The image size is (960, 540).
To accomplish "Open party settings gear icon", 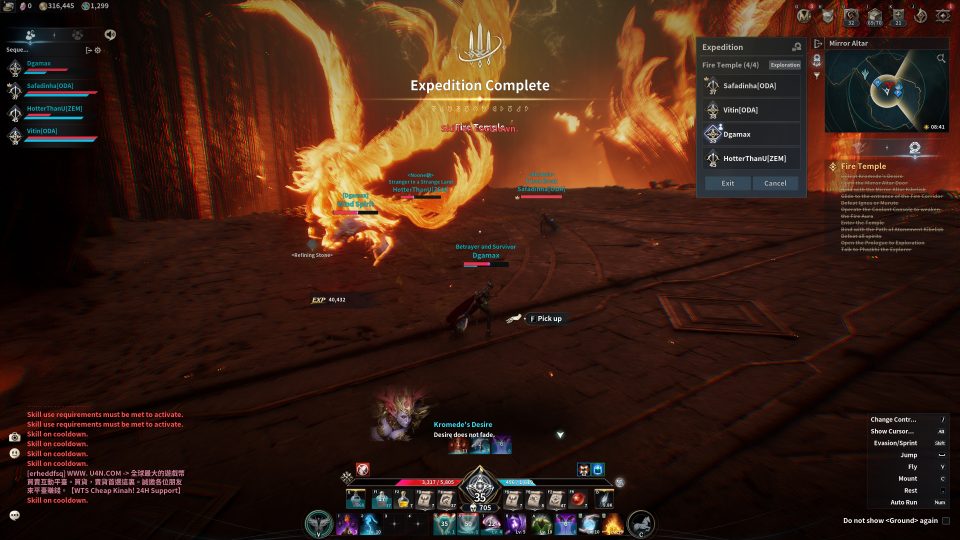I will pos(97,50).
